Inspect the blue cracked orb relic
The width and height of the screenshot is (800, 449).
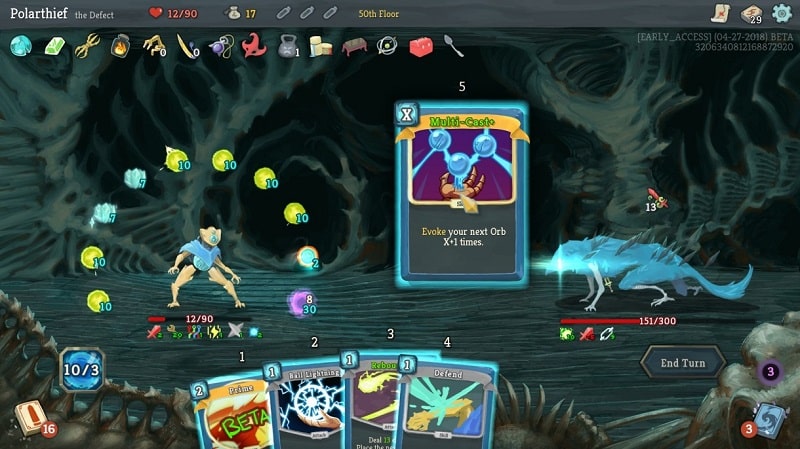tap(20, 45)
